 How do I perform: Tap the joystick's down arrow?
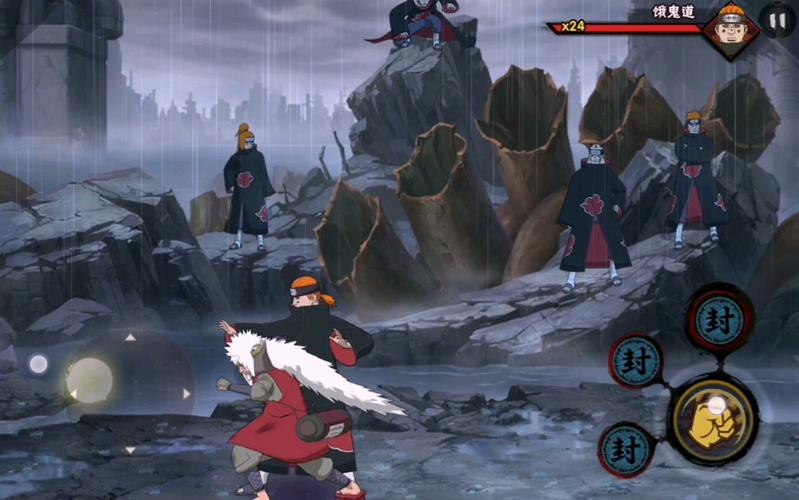click(x=129, y=450)
